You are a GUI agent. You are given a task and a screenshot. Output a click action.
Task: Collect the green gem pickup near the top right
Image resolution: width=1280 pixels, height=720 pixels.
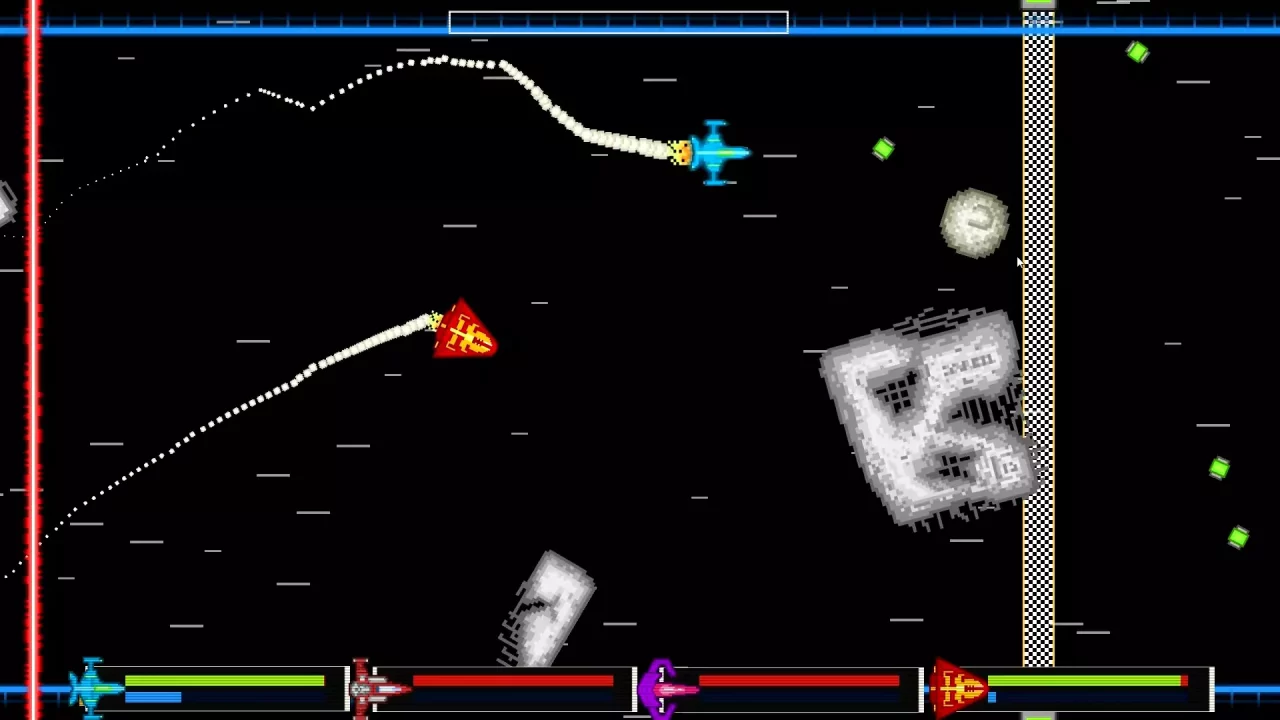click(1138, 52)
